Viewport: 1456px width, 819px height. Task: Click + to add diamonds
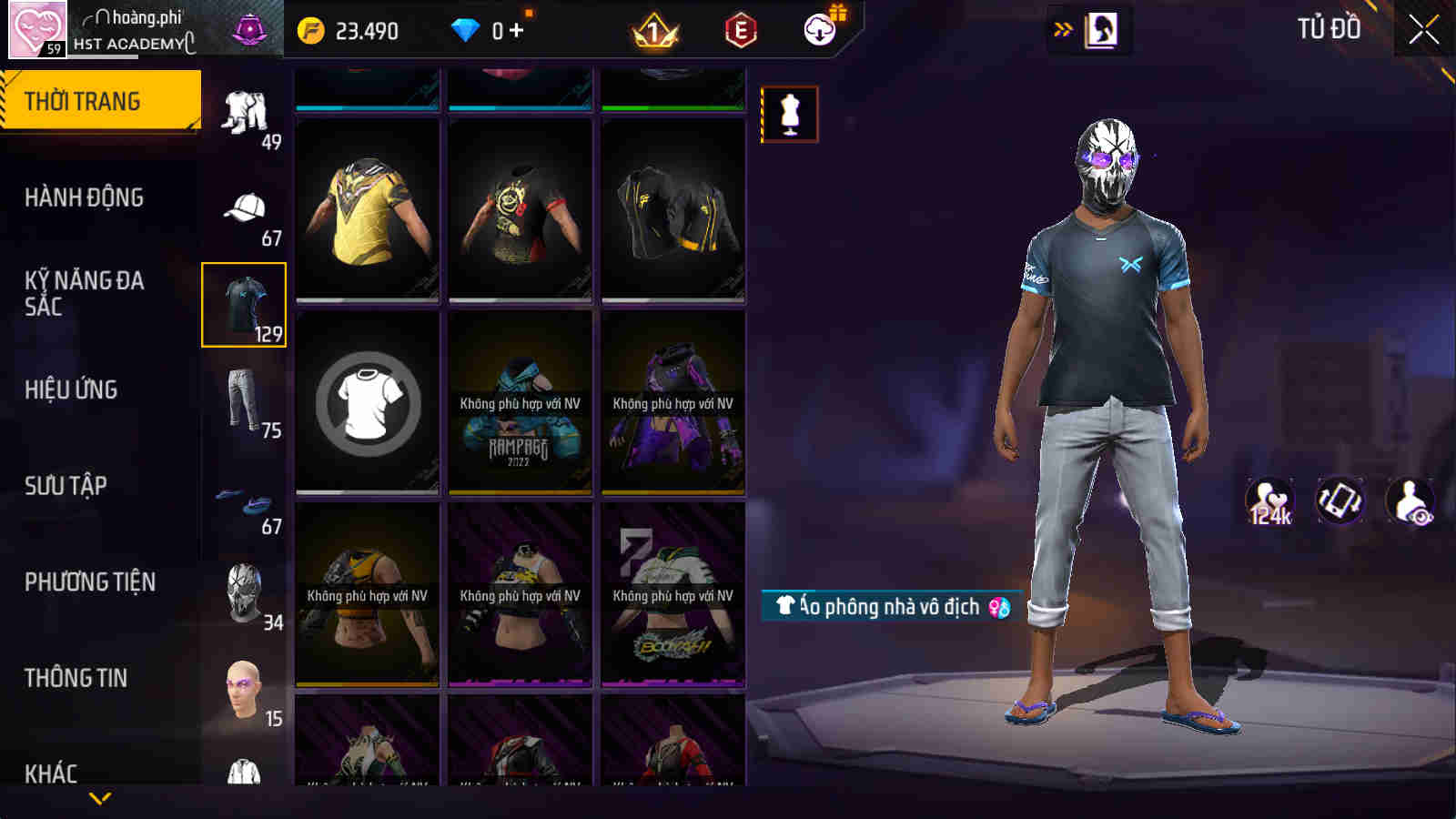(x=515, y=29)
